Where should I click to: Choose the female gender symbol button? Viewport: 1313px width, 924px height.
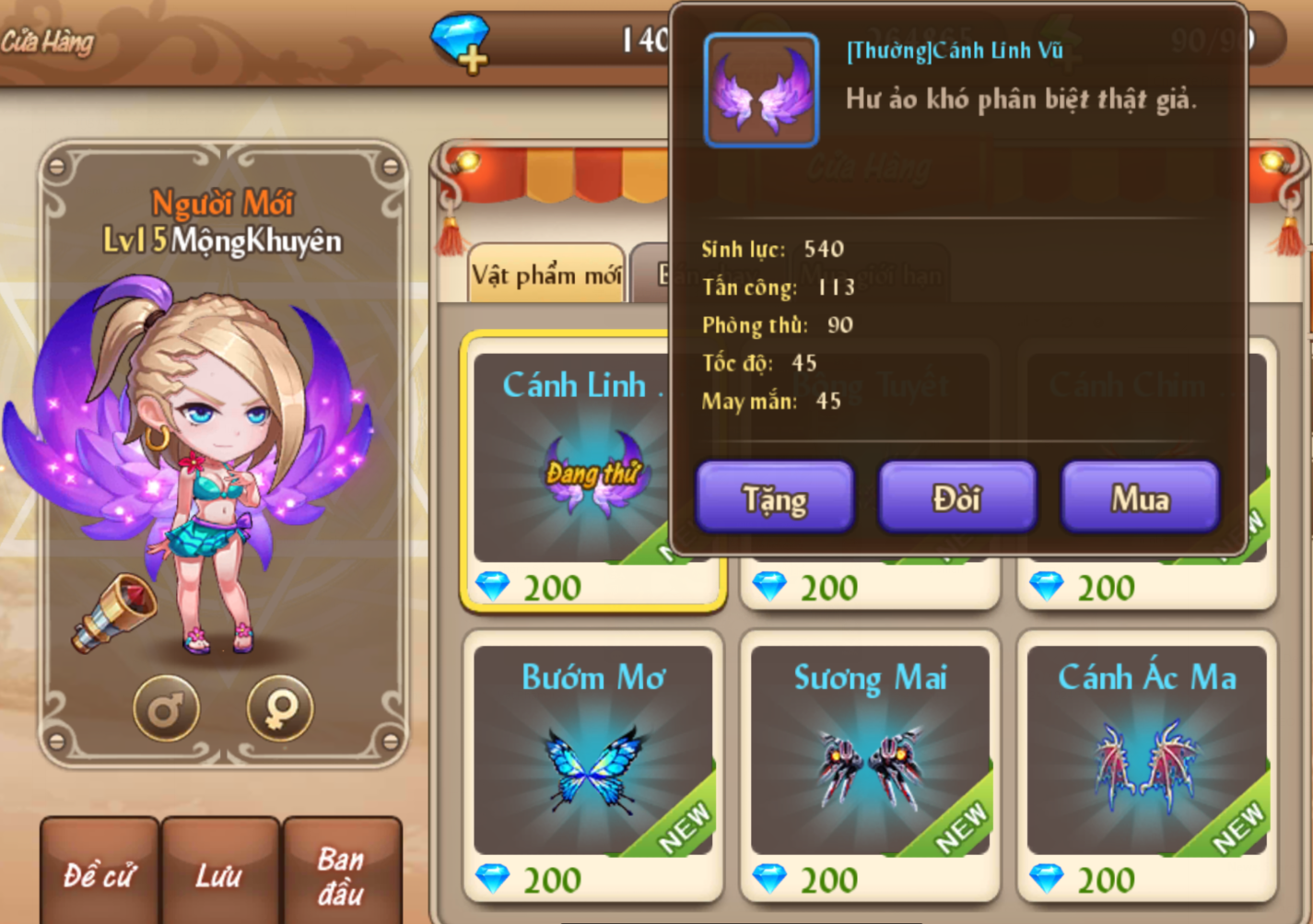tap(280, 708)
